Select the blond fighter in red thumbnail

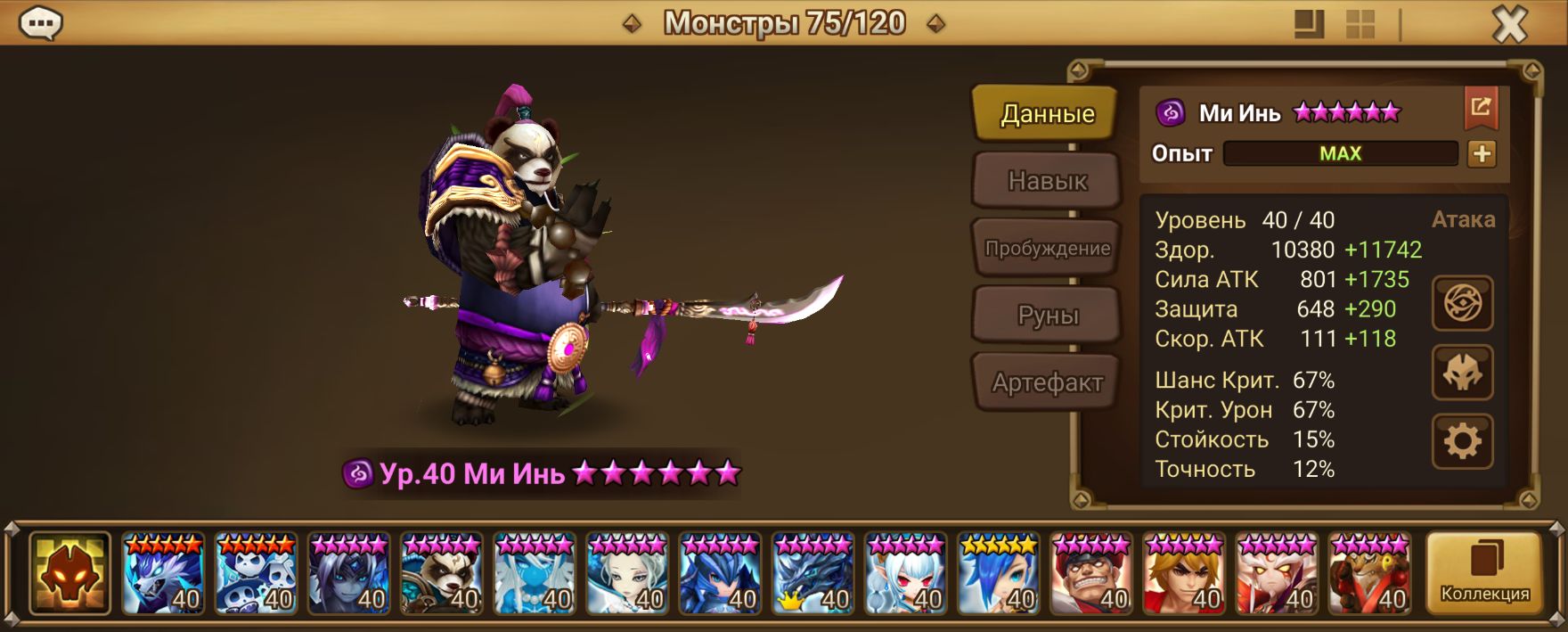tap(1184, 574)
